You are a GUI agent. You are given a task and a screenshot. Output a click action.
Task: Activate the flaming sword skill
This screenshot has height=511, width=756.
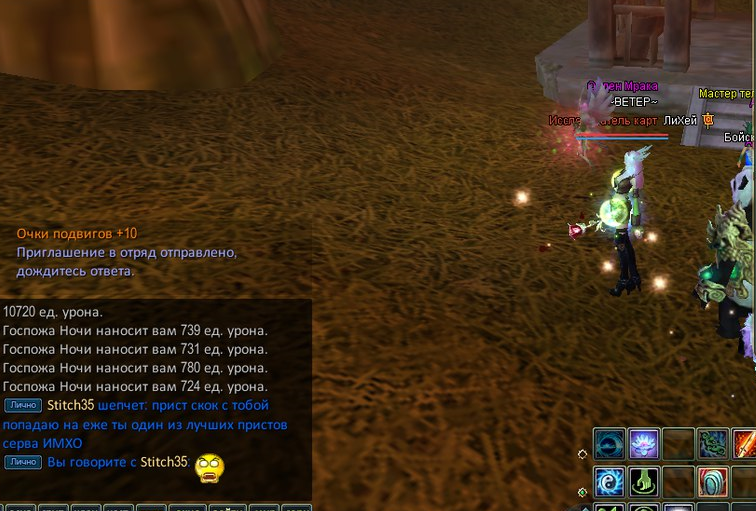[745, 443]
